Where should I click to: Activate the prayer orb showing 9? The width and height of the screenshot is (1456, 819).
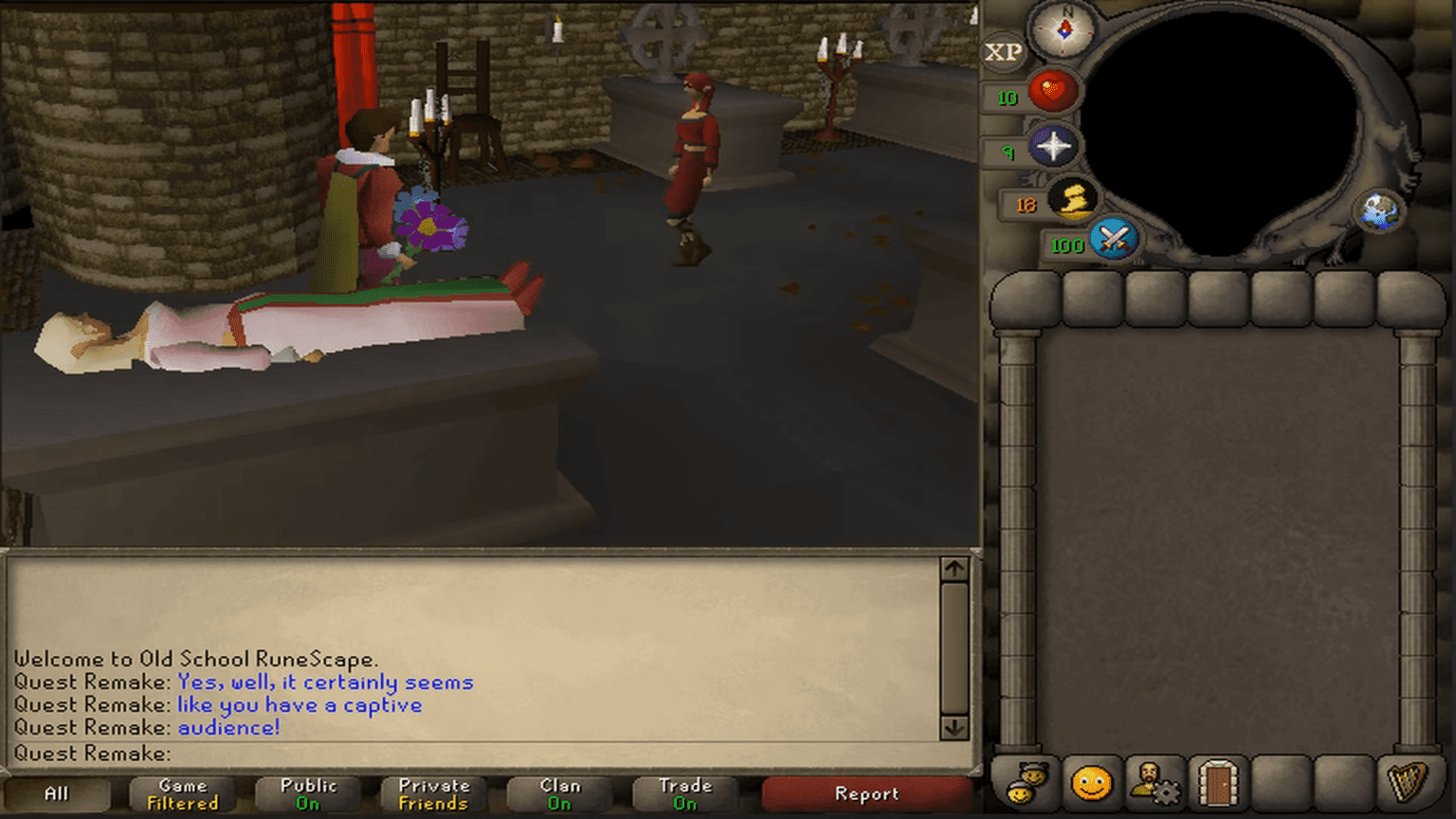tap(1055, 148)
